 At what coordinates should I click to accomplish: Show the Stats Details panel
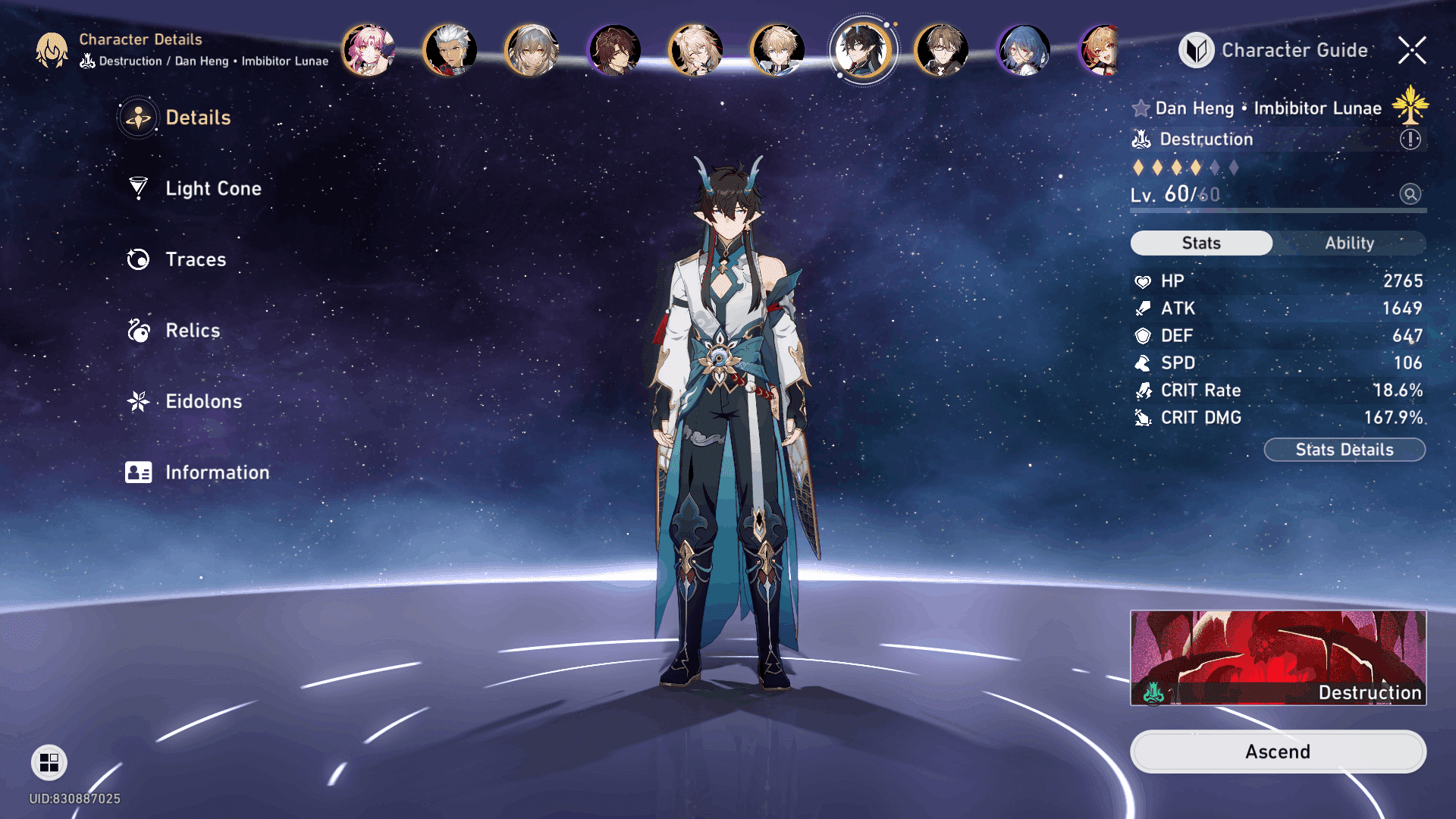coord(1344,450)
